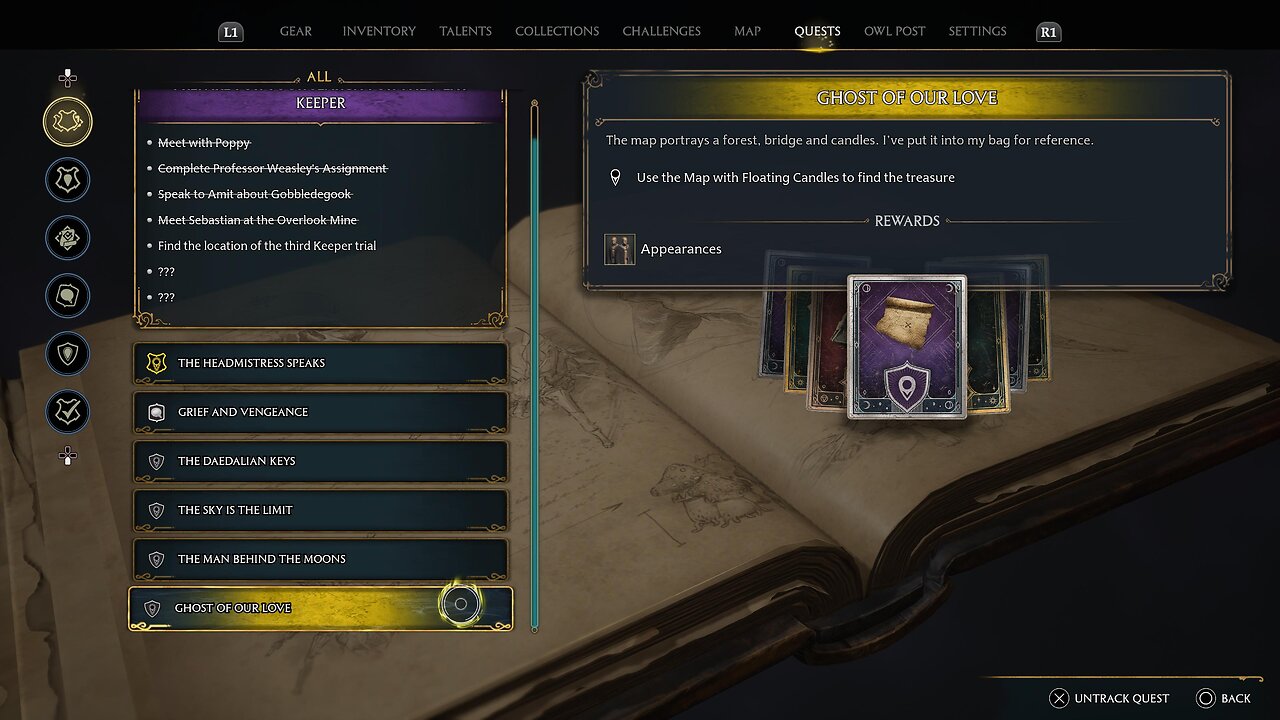This screenshot has width=1280, height=720.
Task: Click the Appearances reward icon
Action: point(620,249)
